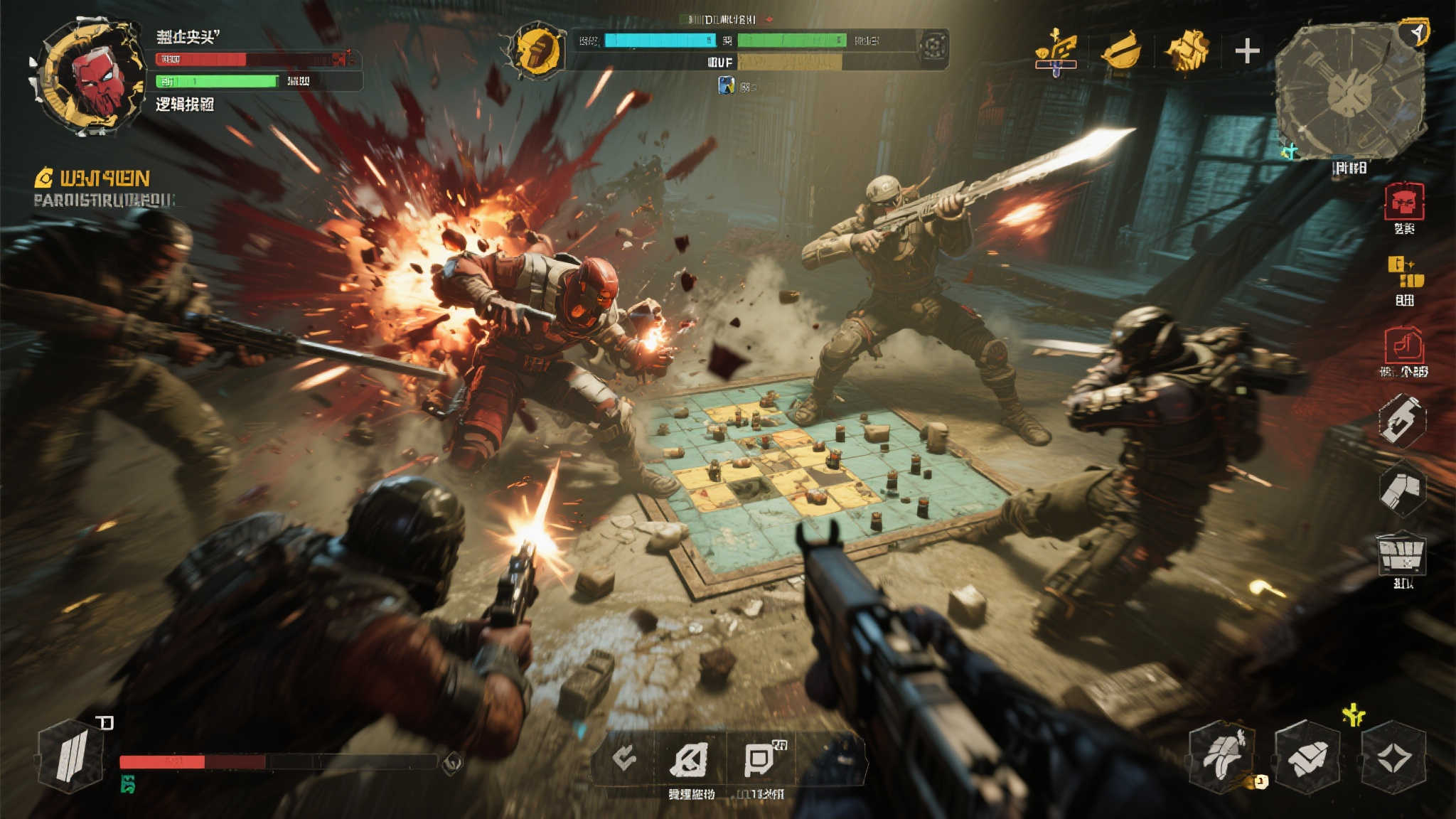Open the red robot face icon
The image size is (1456, 819).
(x=1404, y=203)
